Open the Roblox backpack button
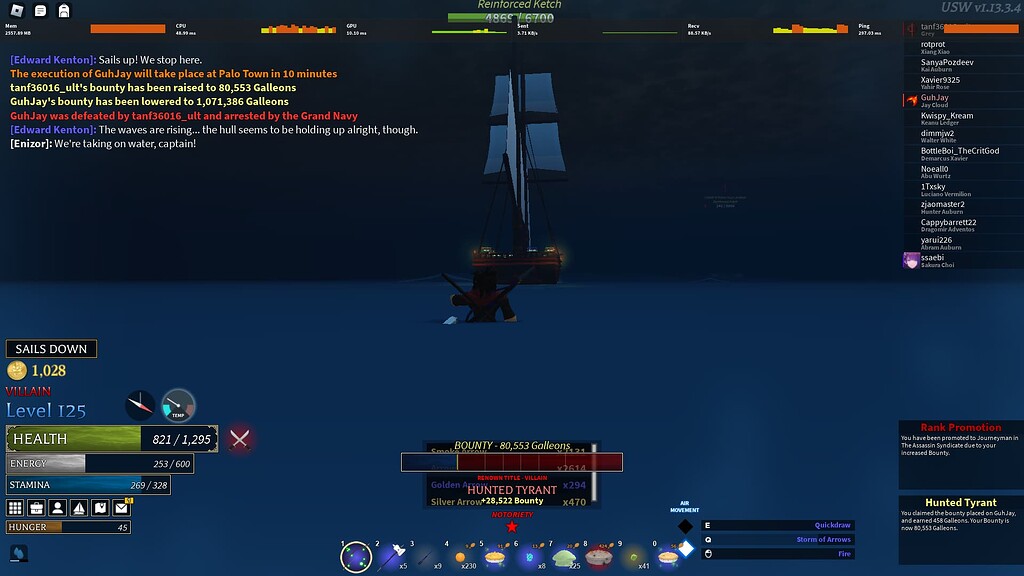Viewport: 1024px width, 576px height. [64, 11]
